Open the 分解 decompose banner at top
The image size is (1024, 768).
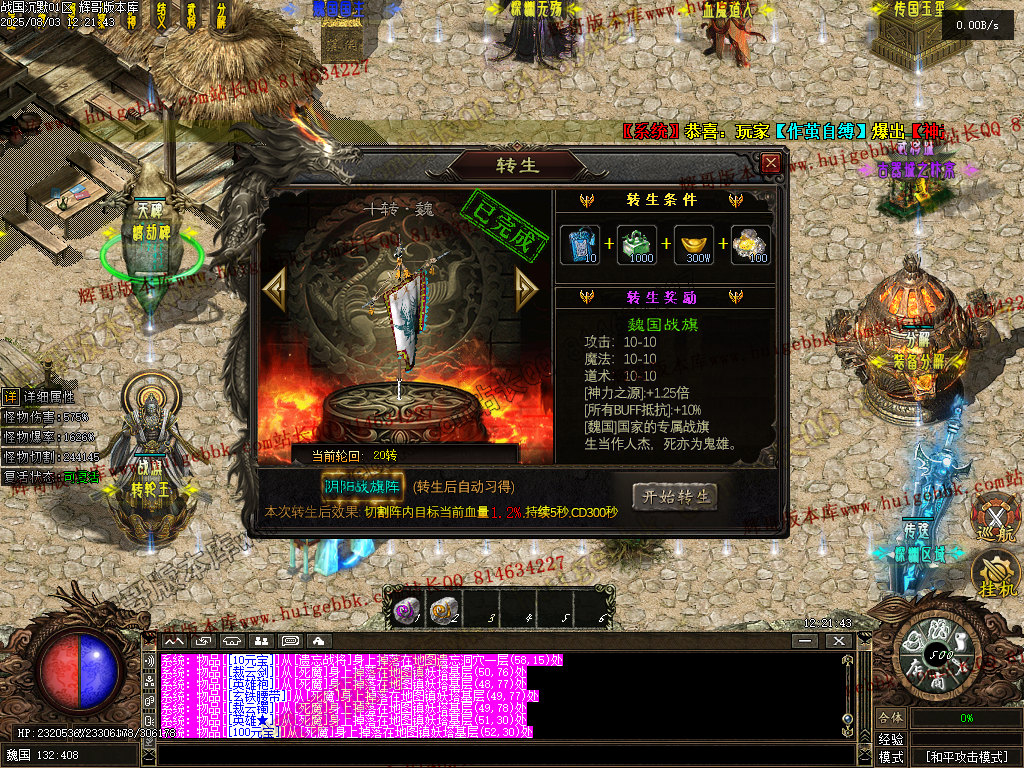[x=221, y=15]
